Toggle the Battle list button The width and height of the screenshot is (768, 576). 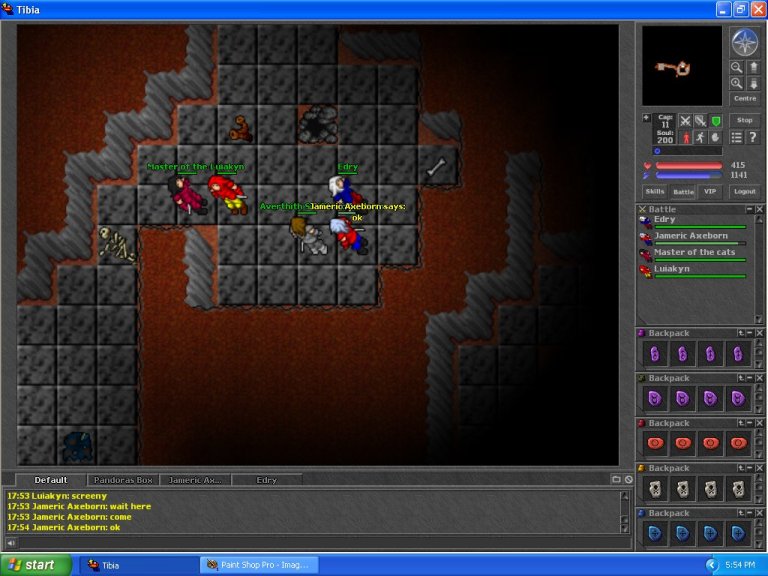(683, 191)
